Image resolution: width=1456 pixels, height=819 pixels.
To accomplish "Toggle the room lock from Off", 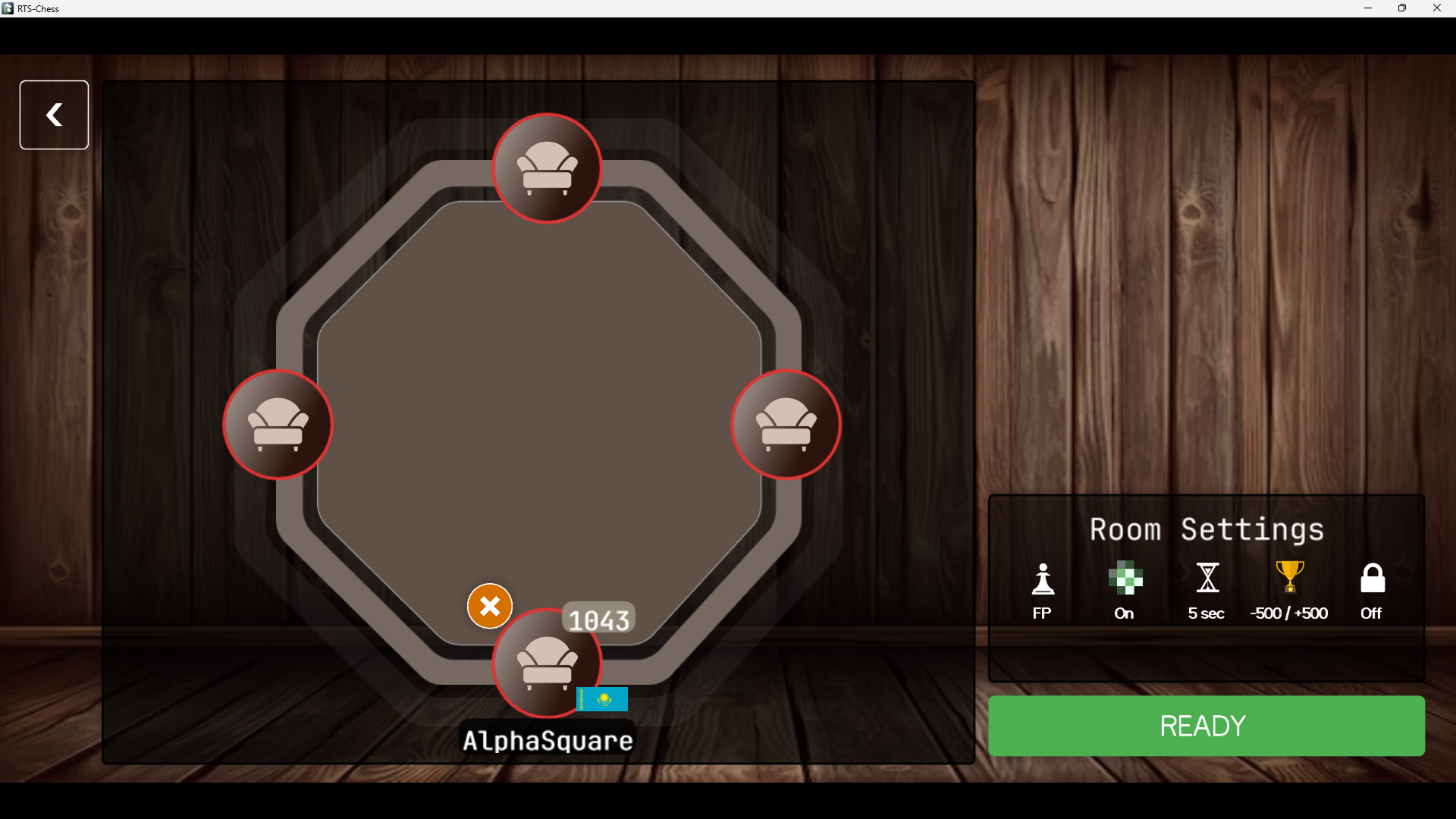I will (1372, 591).
